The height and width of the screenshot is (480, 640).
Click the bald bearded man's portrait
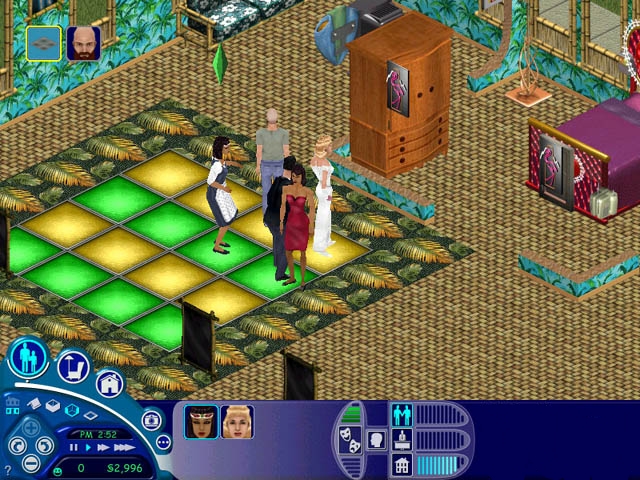pyautogui.click(x=83, y=44)
